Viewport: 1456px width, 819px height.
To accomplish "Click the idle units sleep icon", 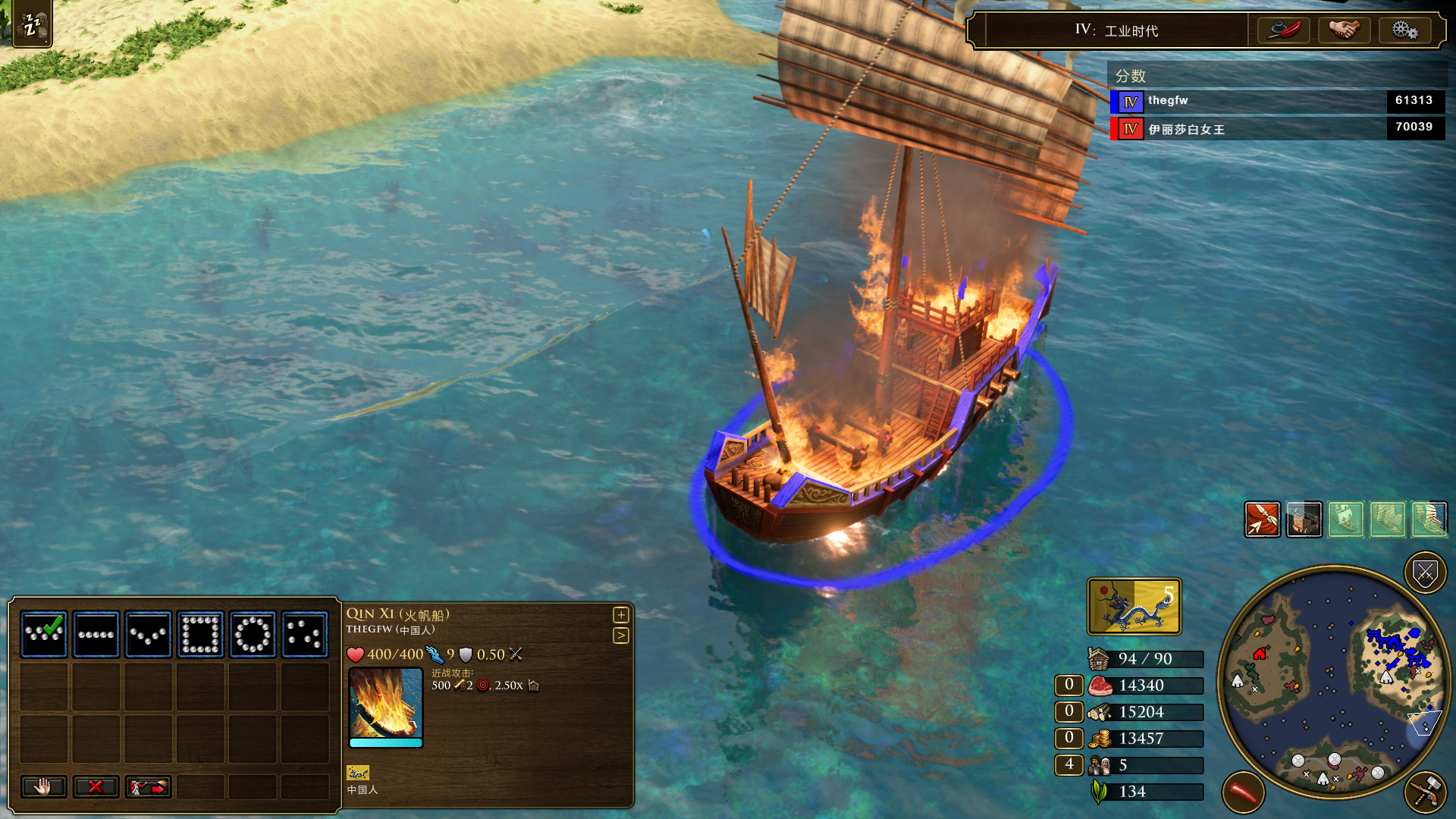I will [x=32, y=24].
